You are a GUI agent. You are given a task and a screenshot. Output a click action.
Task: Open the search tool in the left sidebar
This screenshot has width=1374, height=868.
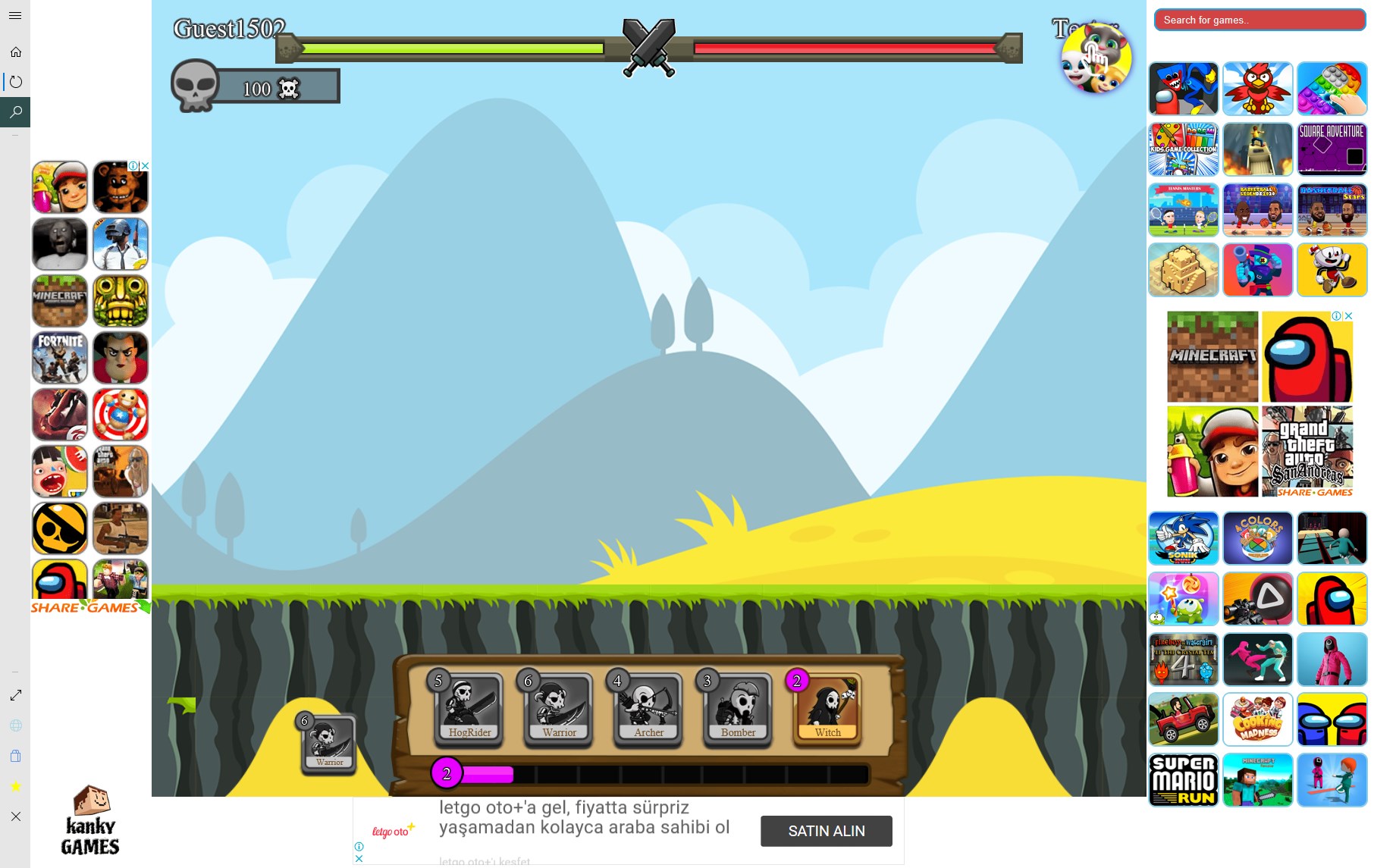[x=15, y=112]
